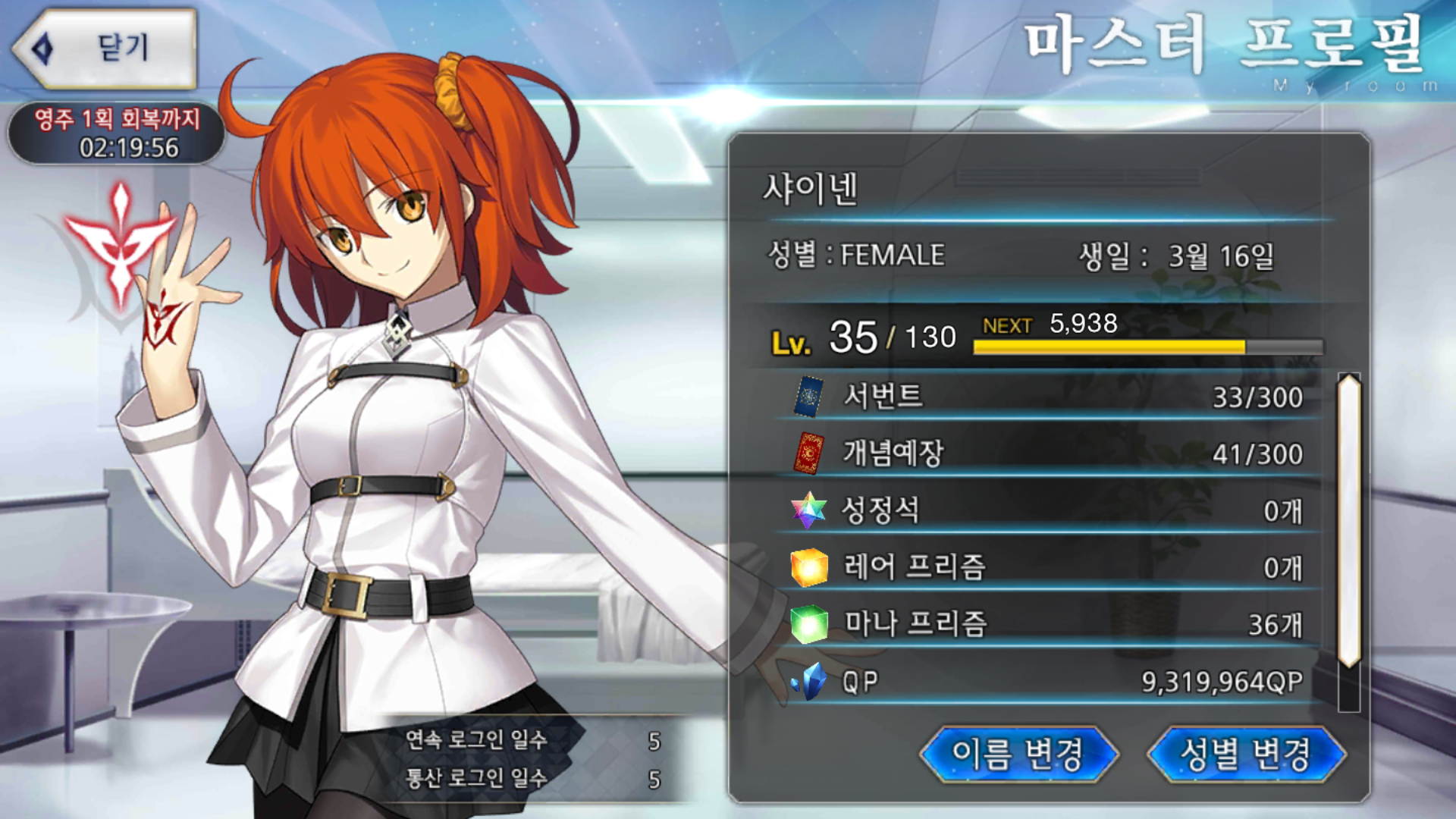
Task: Click the profile stats list scrollbar
Action: pyautogui.click(x=1349, y=523)
